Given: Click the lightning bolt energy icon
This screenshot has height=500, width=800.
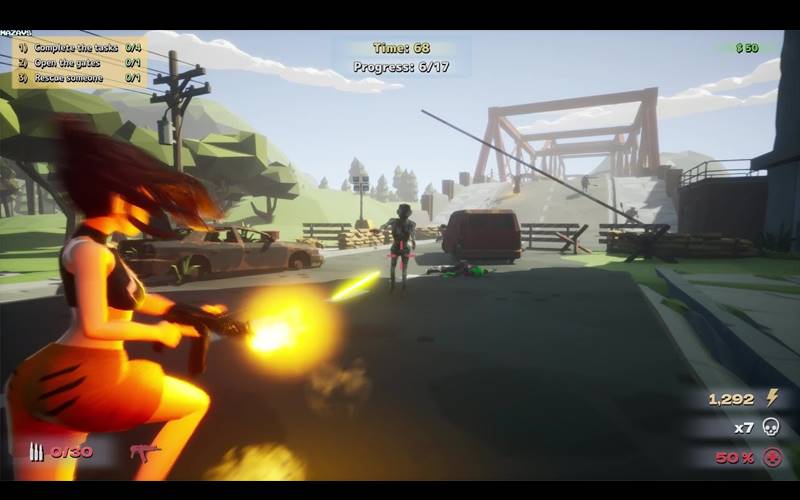Looking at the screenshot, I should 772,398.
